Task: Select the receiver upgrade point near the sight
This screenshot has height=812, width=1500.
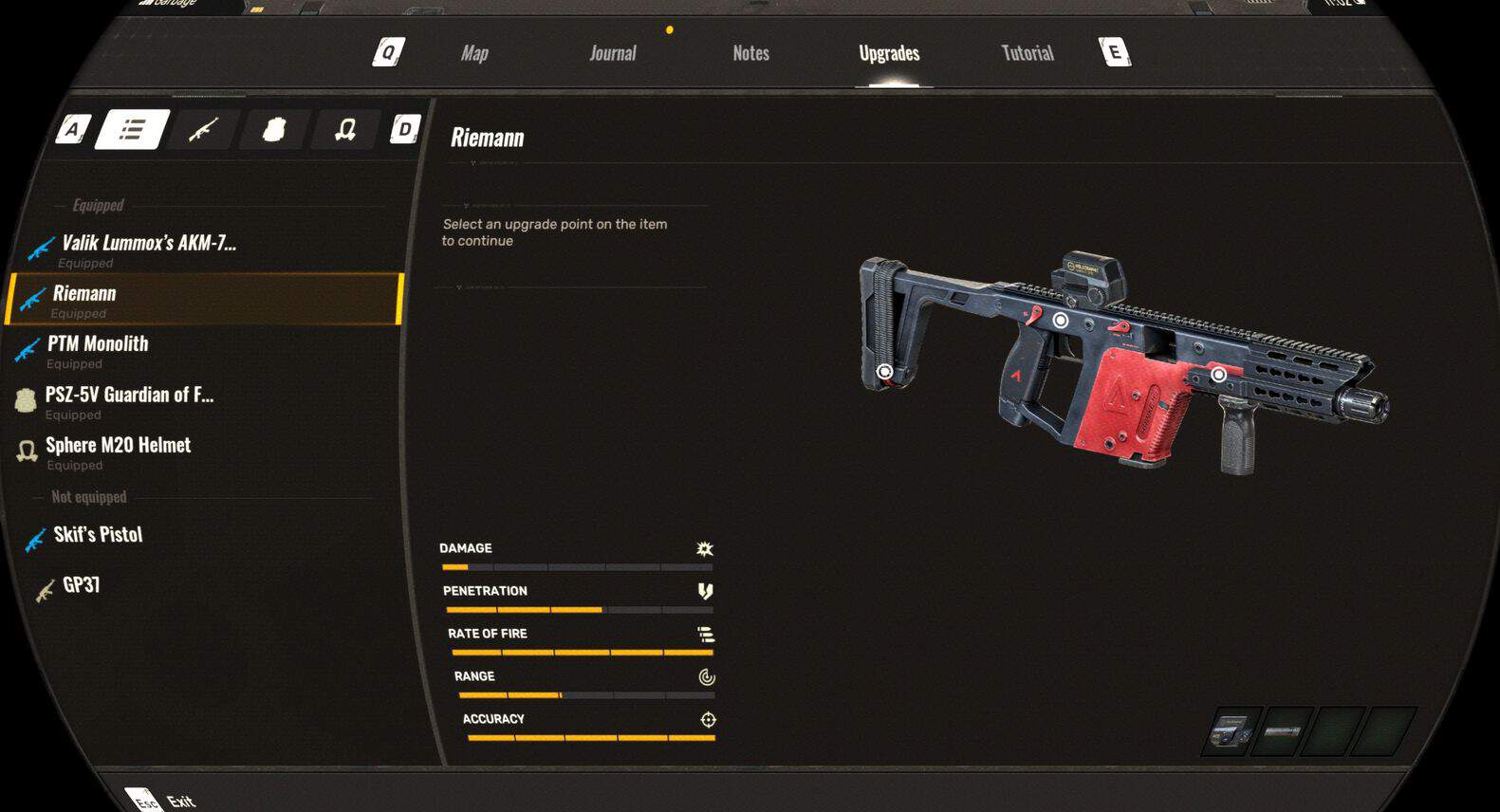Action: coord(1060,321)
